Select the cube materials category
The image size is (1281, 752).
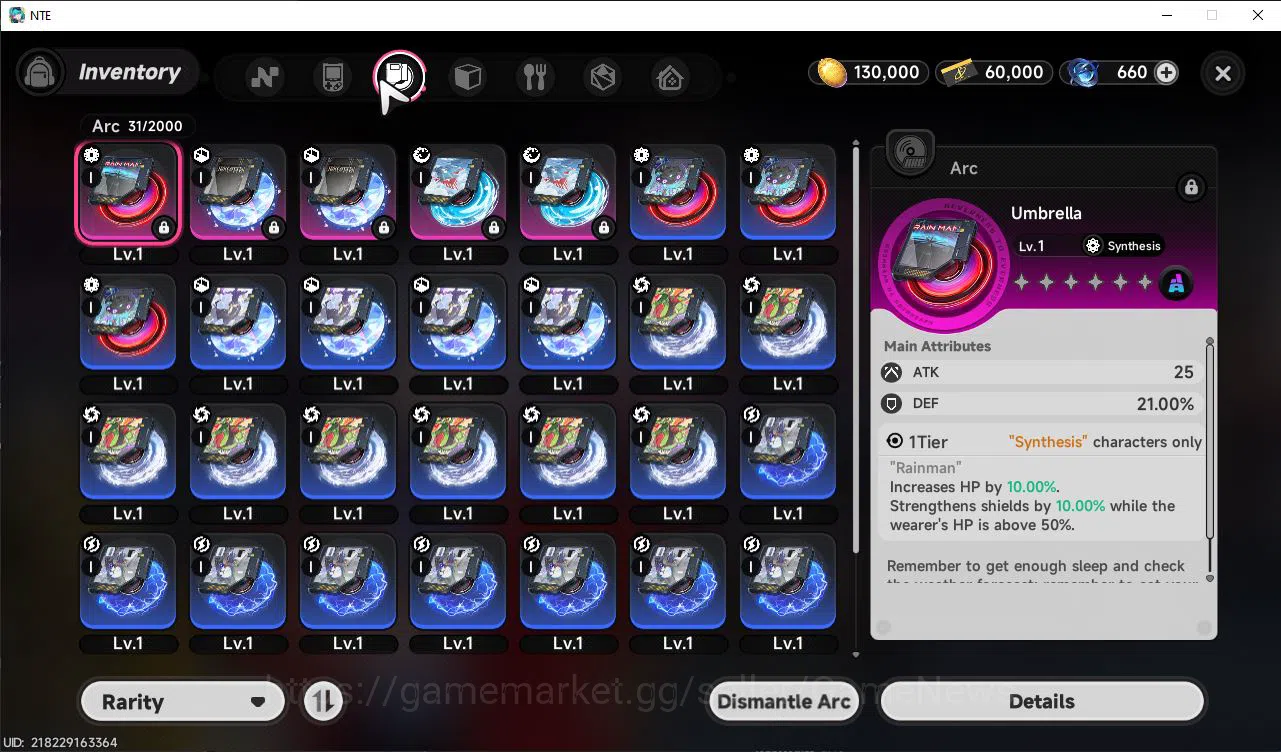pos(467,76)
